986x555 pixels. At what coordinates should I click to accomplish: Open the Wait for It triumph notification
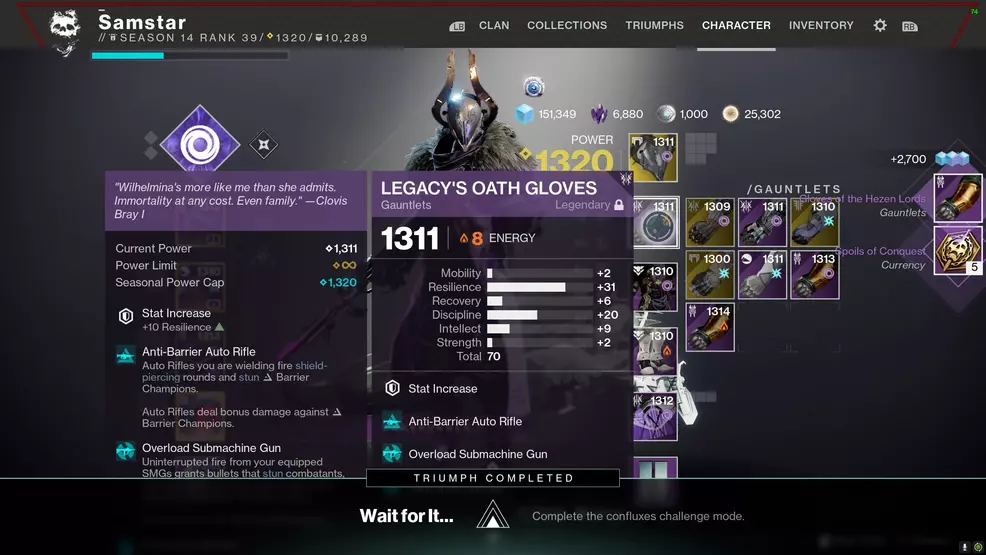(x=493, y=516)
